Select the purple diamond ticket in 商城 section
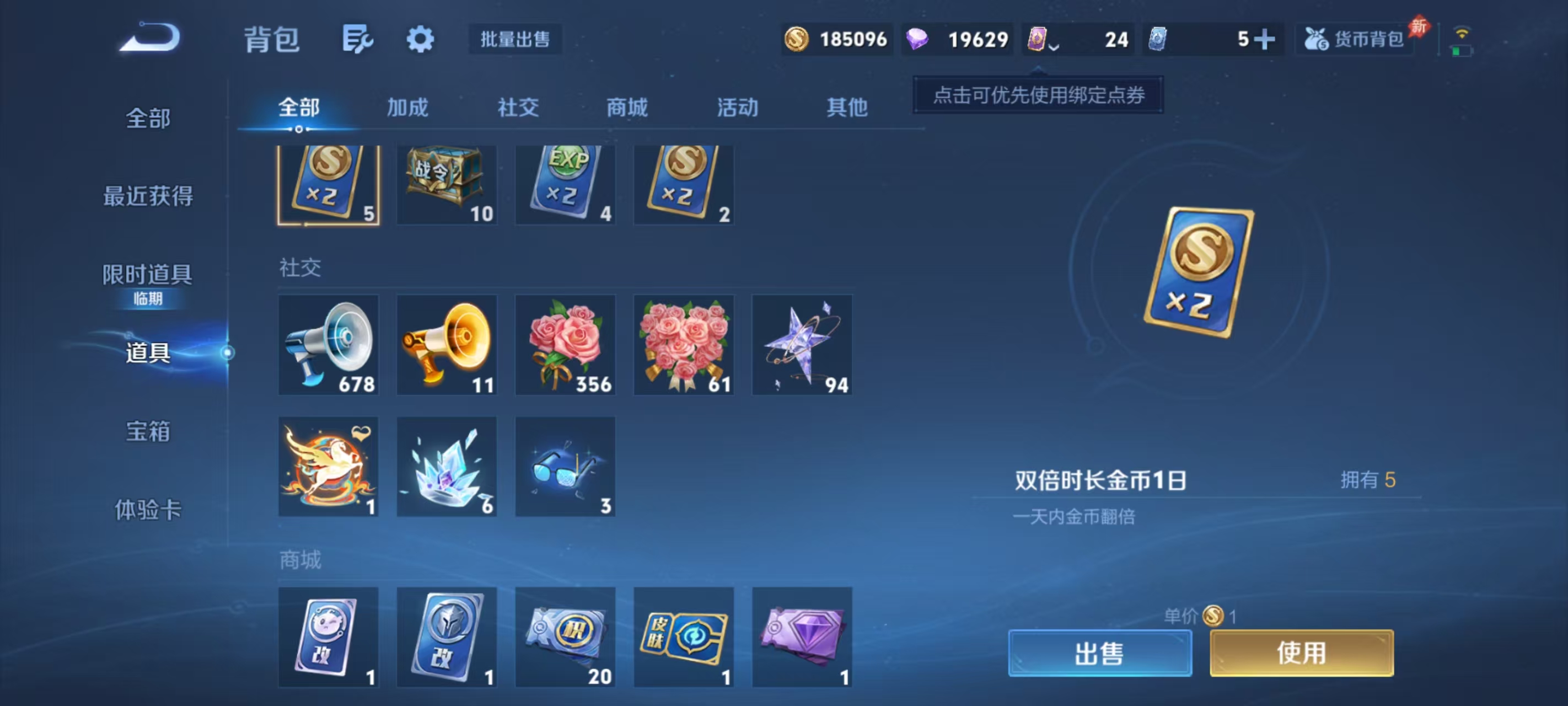Image resolution: width=1568 pixels, height=706 pixels. coord(802,637)
